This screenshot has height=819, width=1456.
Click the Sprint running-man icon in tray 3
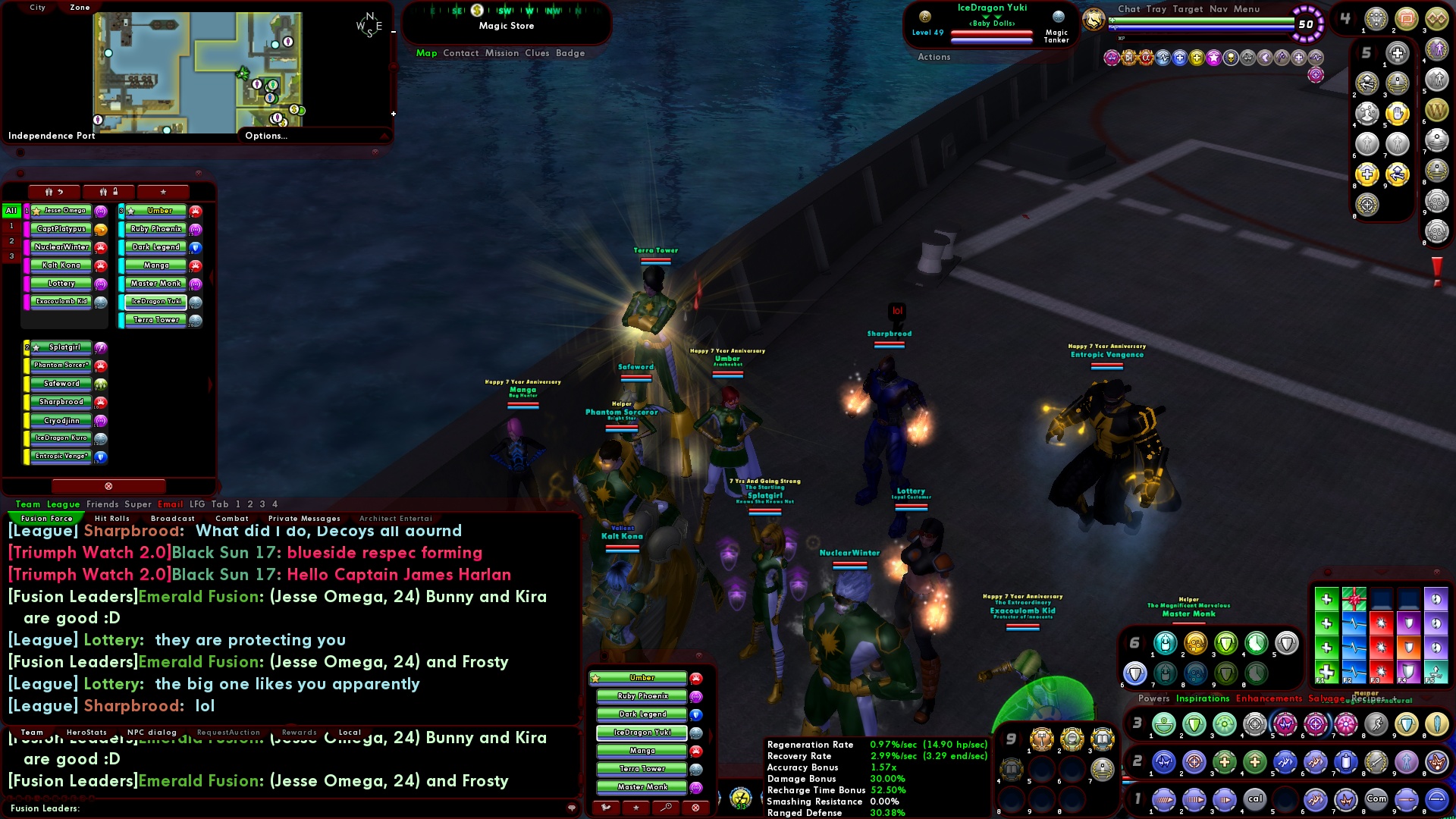[x=1377, y=723]
